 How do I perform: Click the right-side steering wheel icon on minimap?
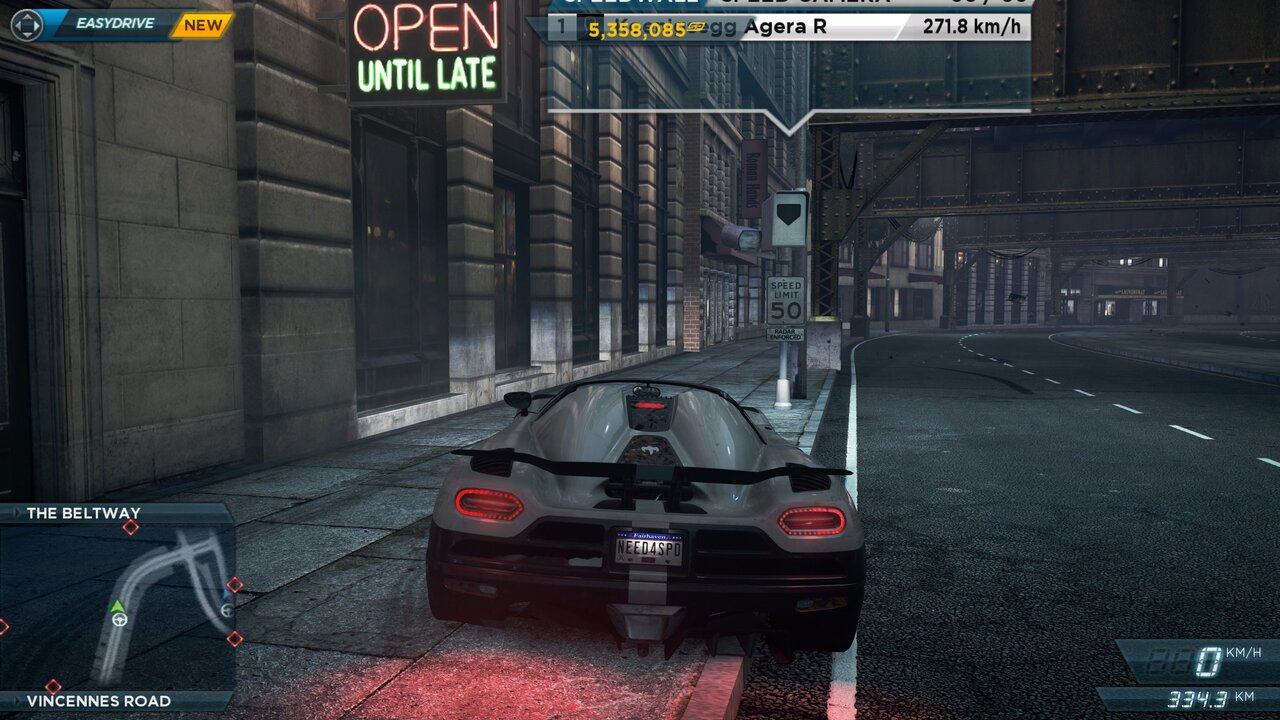pos(227,610)
